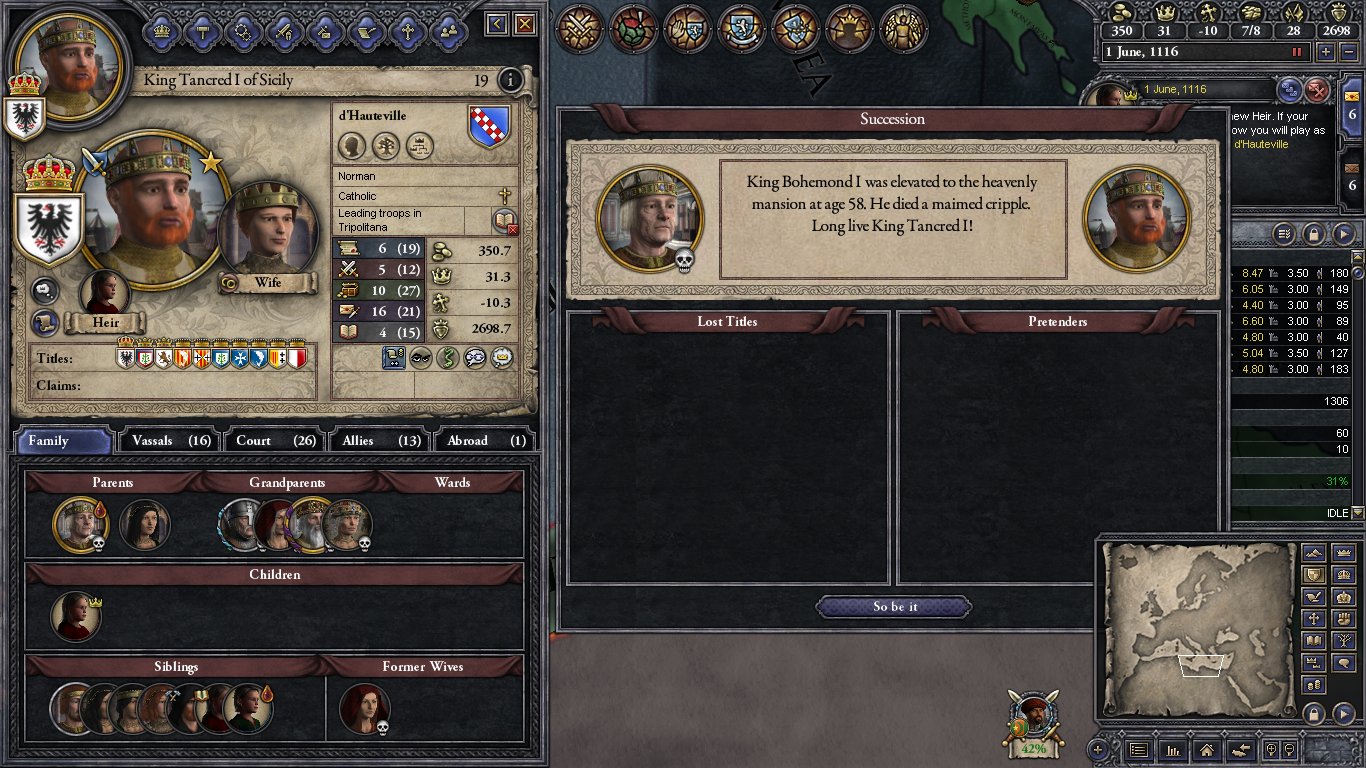Select King Bohemond I's portrait in Succession
The width and height of the screenshot is (1366, 768).
649,218
